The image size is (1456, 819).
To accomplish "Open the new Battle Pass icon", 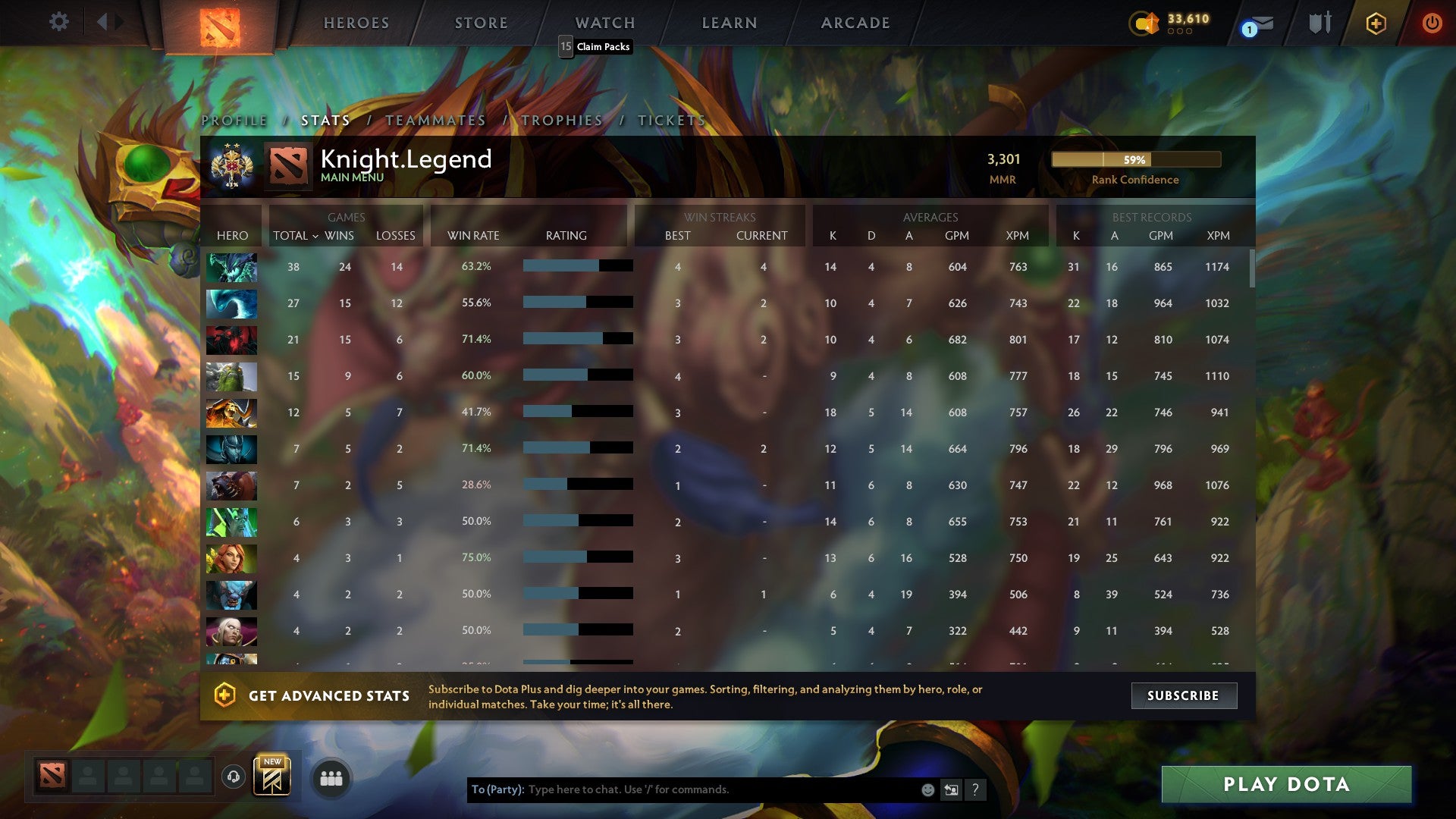I will pos(273,777).
